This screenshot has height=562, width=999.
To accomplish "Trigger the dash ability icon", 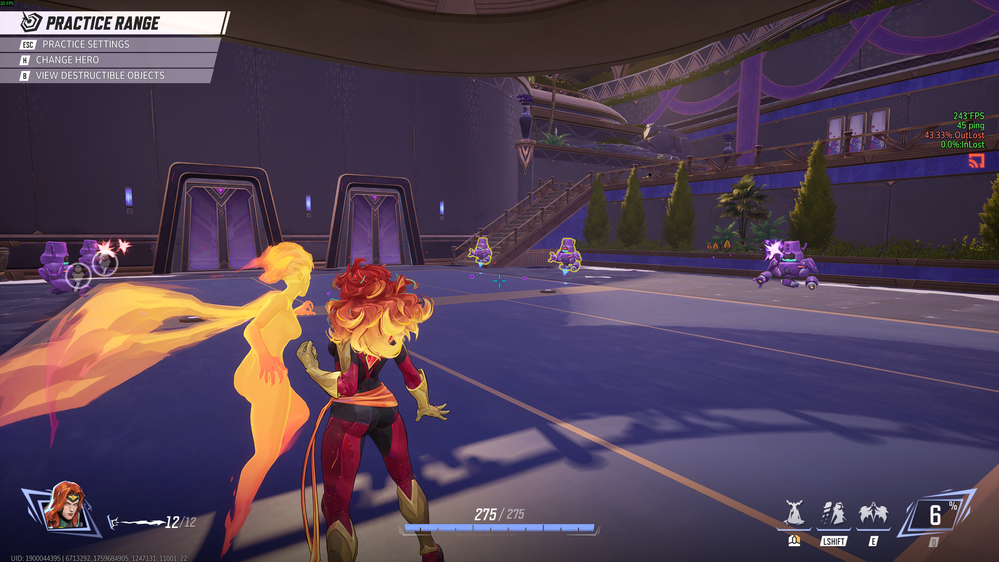I will 834,515.
